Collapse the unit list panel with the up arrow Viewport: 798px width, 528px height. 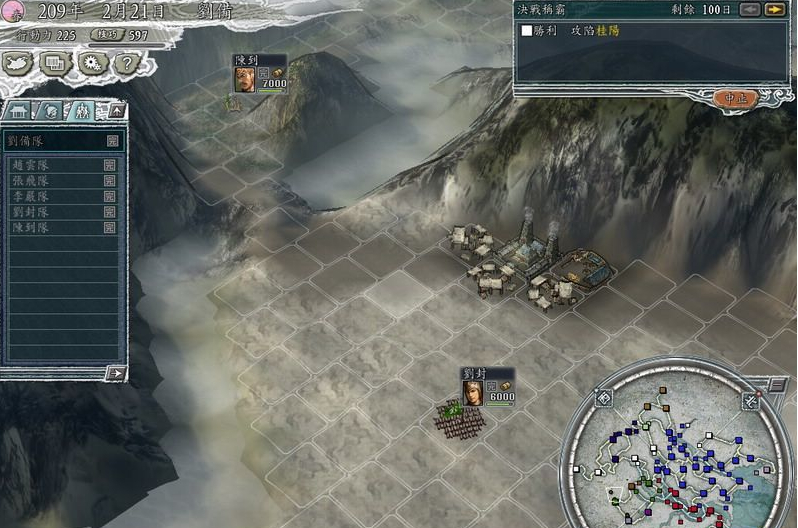pyautogui.click(x=116, y=110)
